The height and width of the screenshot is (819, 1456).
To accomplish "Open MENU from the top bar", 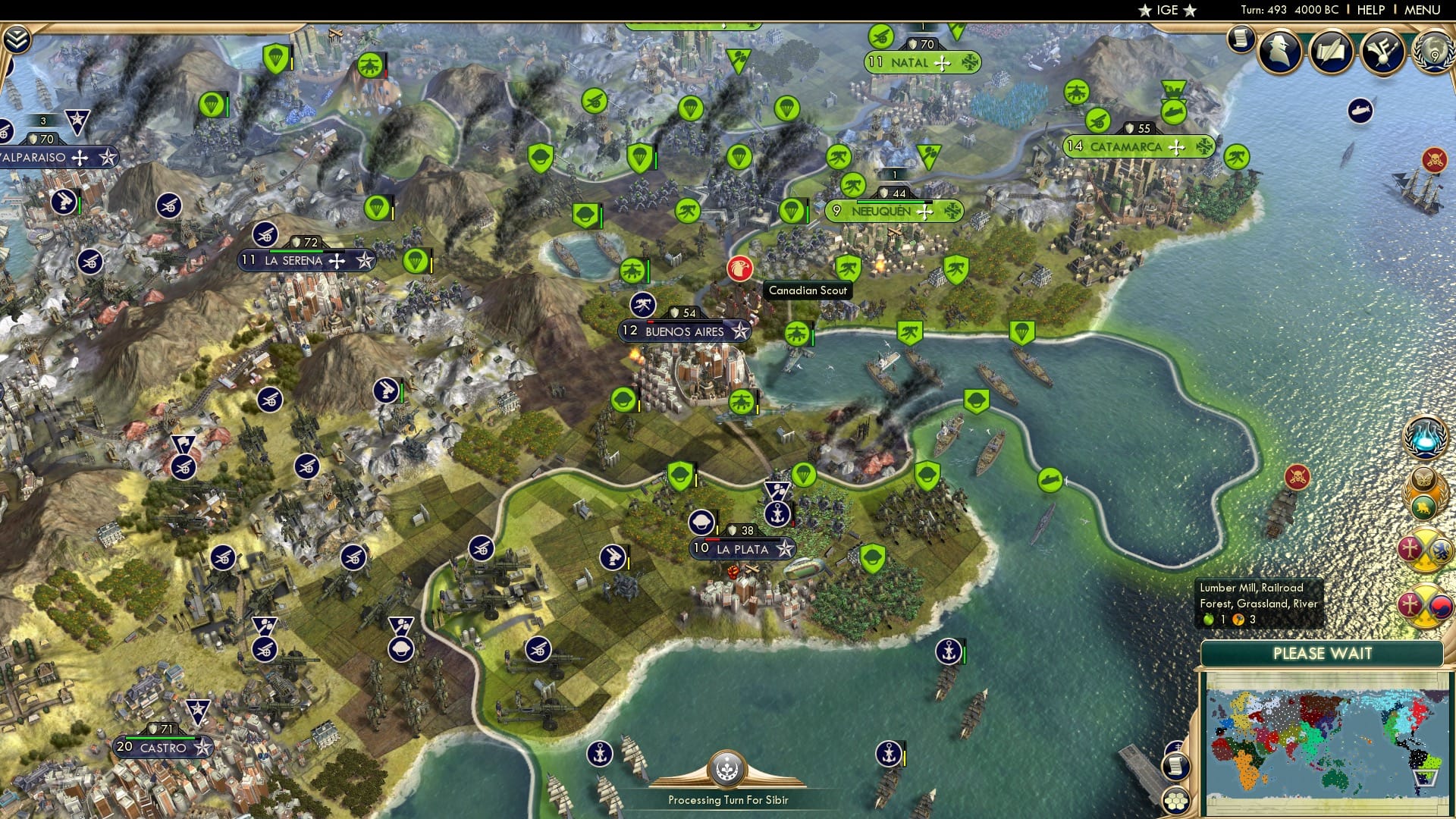I will pyautogui.click(x=1423, y=10).
